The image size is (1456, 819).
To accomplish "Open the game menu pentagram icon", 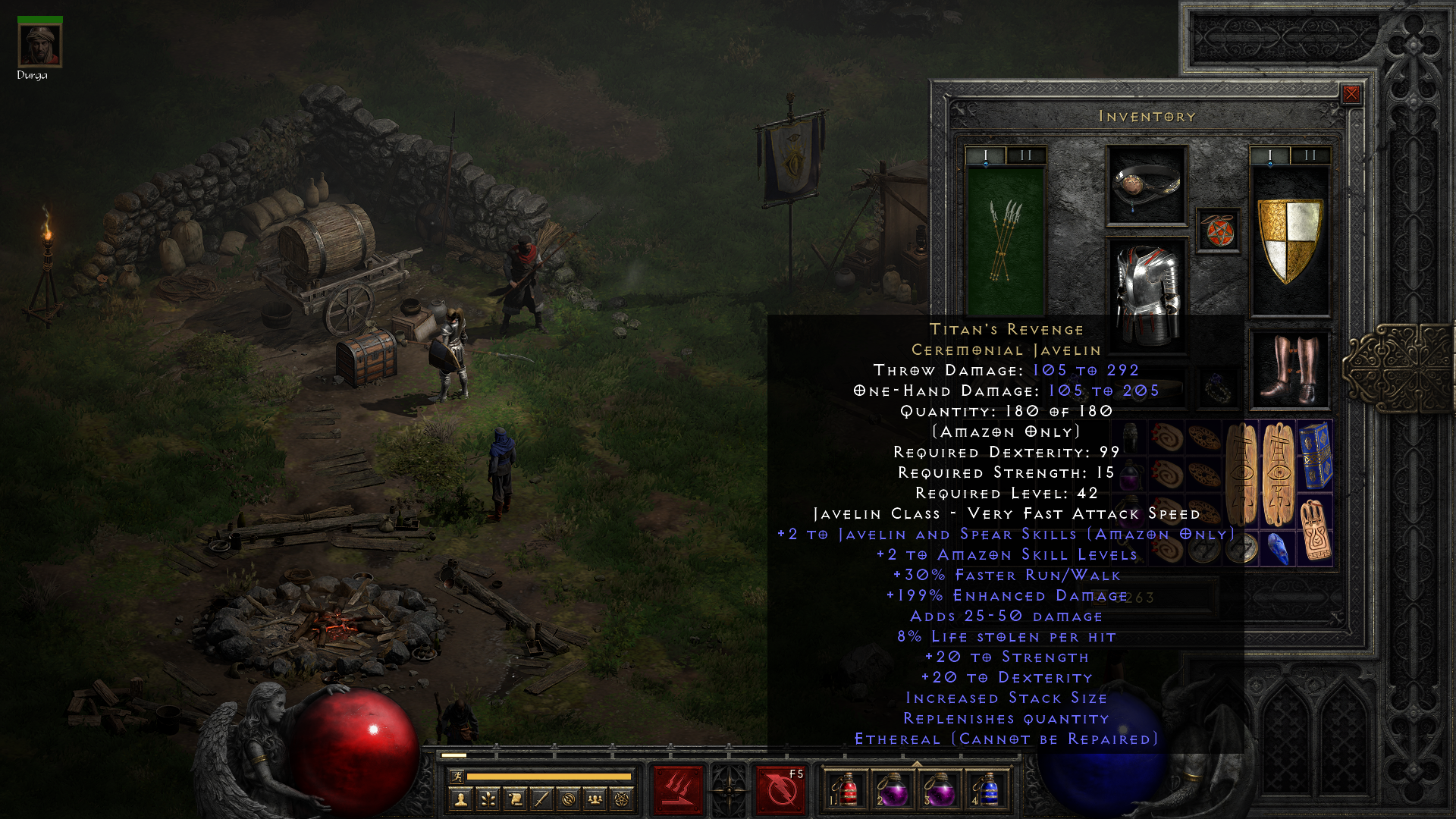I will pos(622,799).
